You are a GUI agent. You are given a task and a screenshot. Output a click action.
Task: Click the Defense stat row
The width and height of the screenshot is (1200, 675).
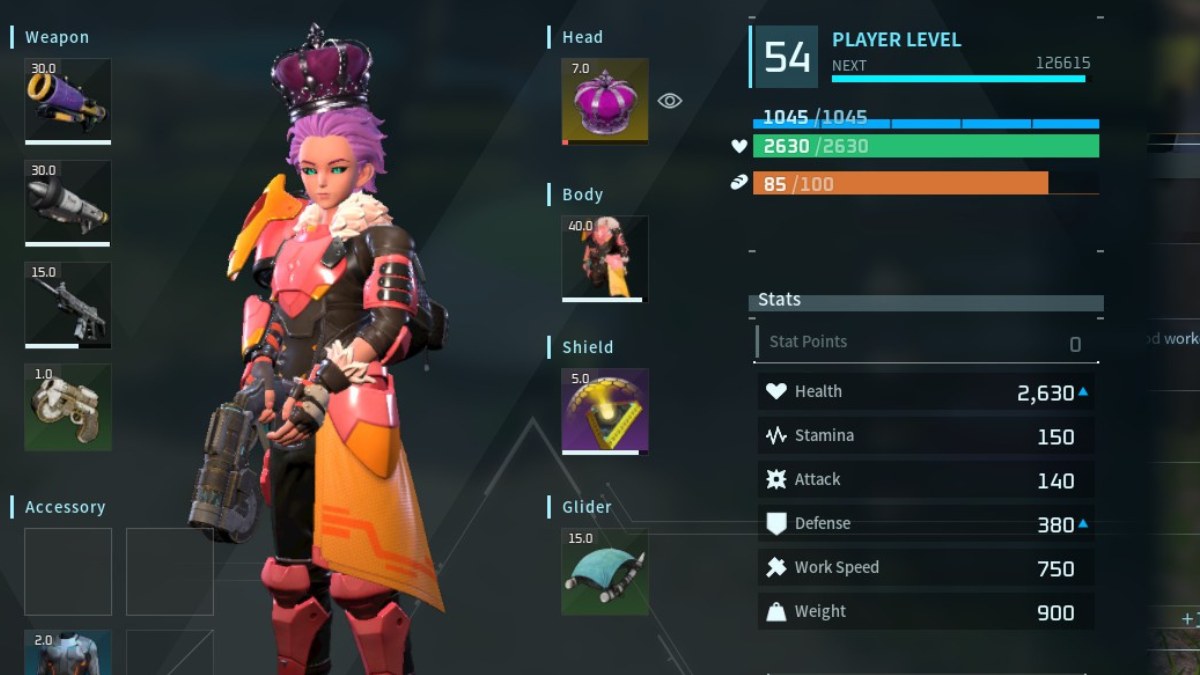point(925,524)
